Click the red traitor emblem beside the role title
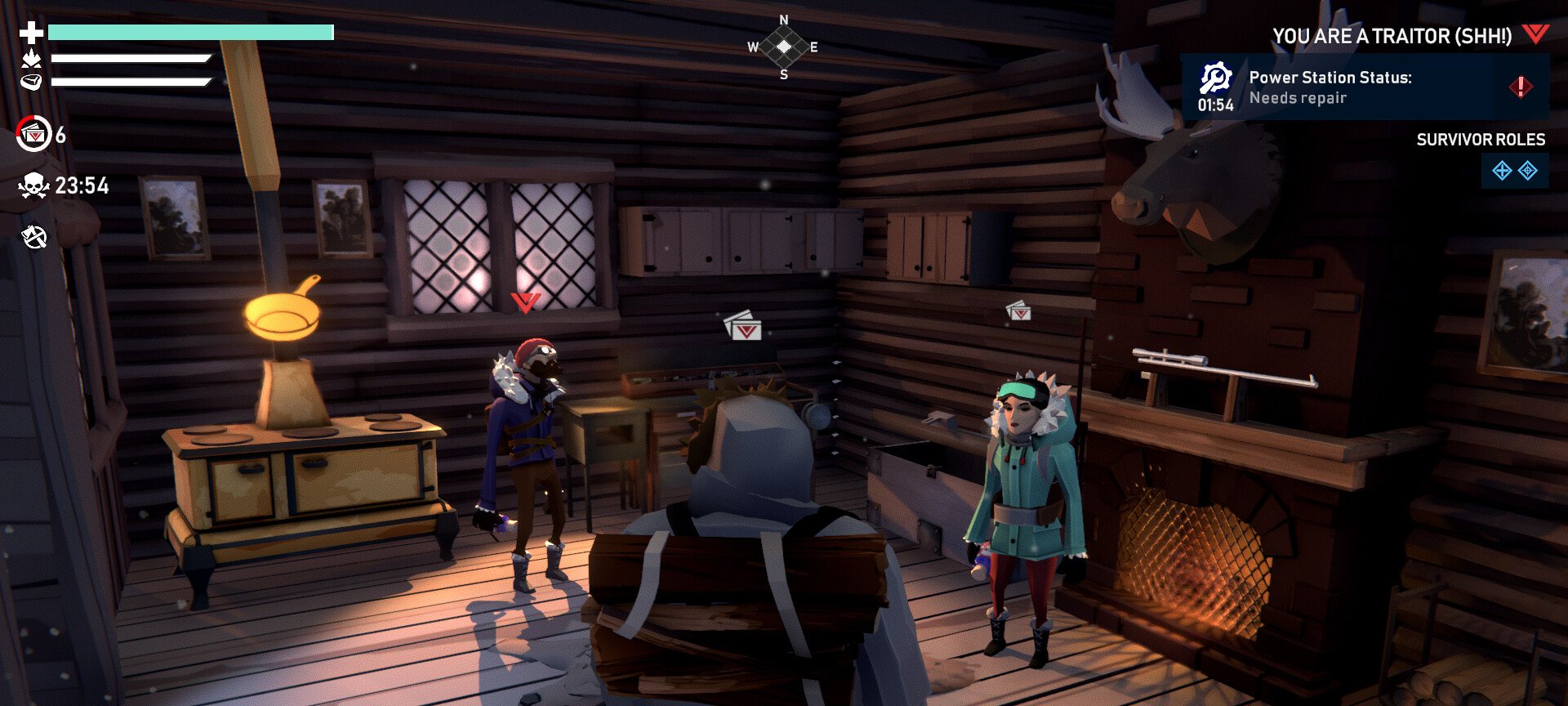Screen dimensions: 1568x706 pos(1535,34)
